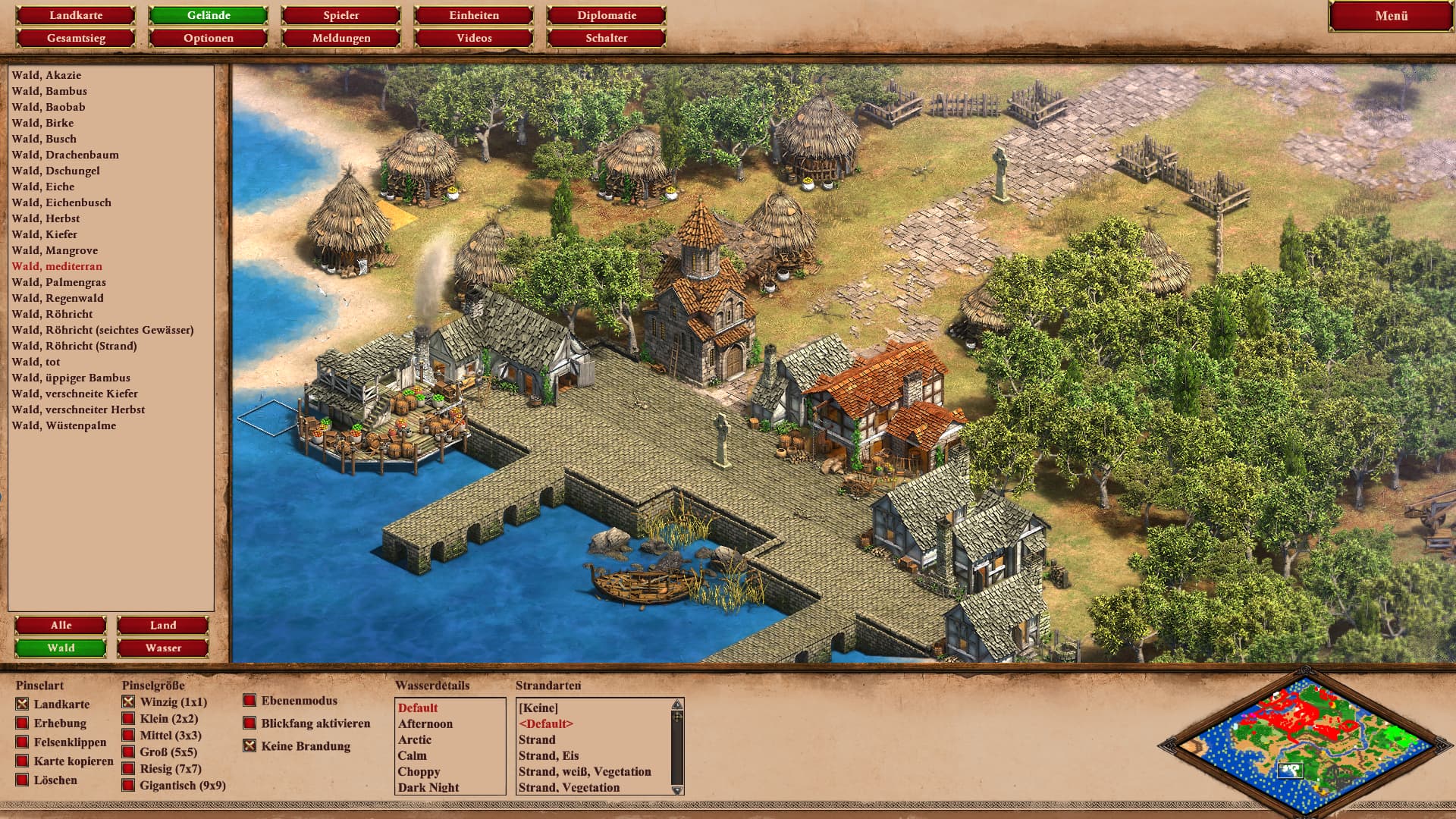Image resolution: width=1456 pixels, height=819 pixels.
Task: Toggle the Ebenenmodus checkbox
Action: (x=249, y=701)
